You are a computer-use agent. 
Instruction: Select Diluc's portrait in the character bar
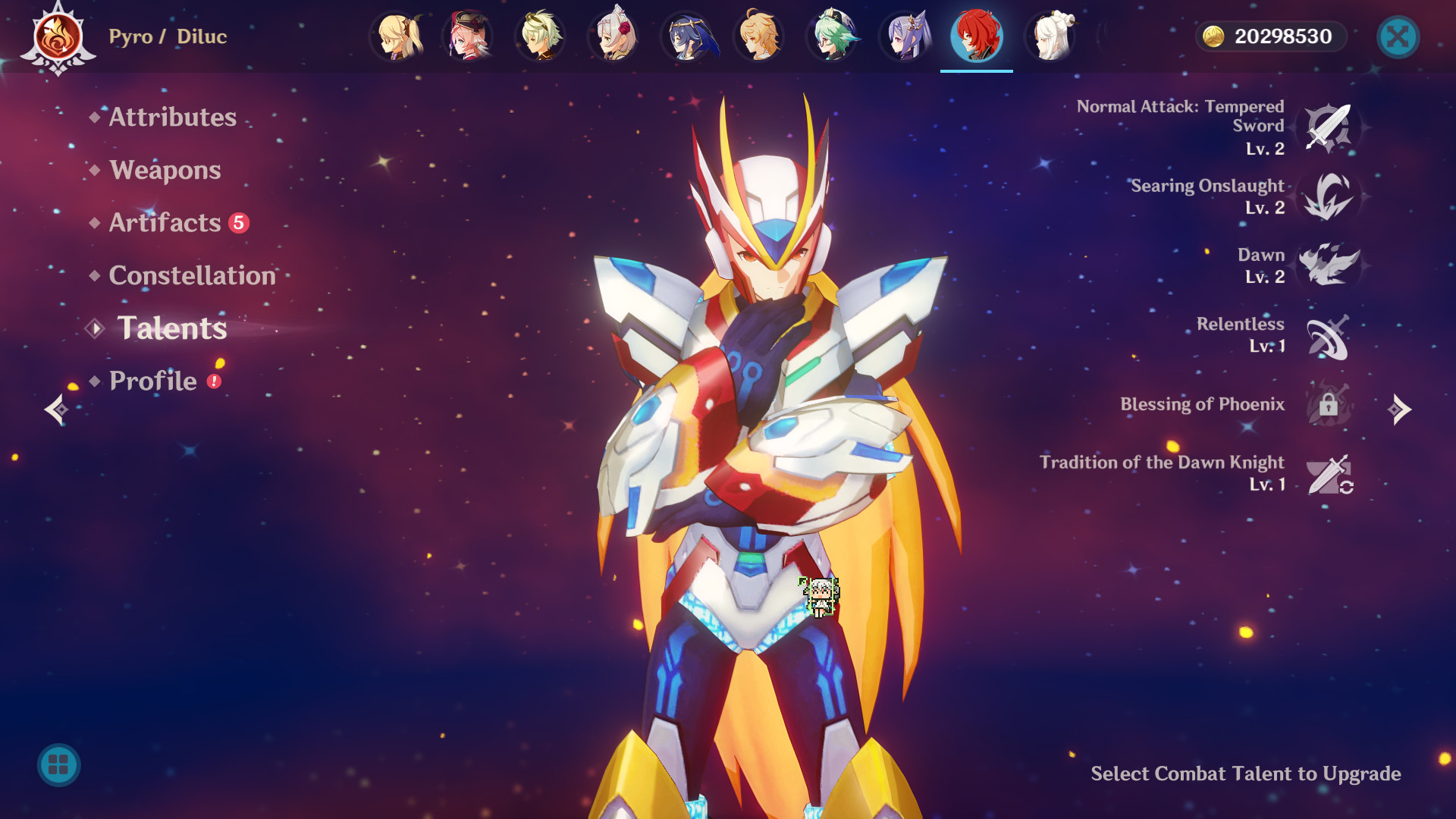[x=977, y=36]
